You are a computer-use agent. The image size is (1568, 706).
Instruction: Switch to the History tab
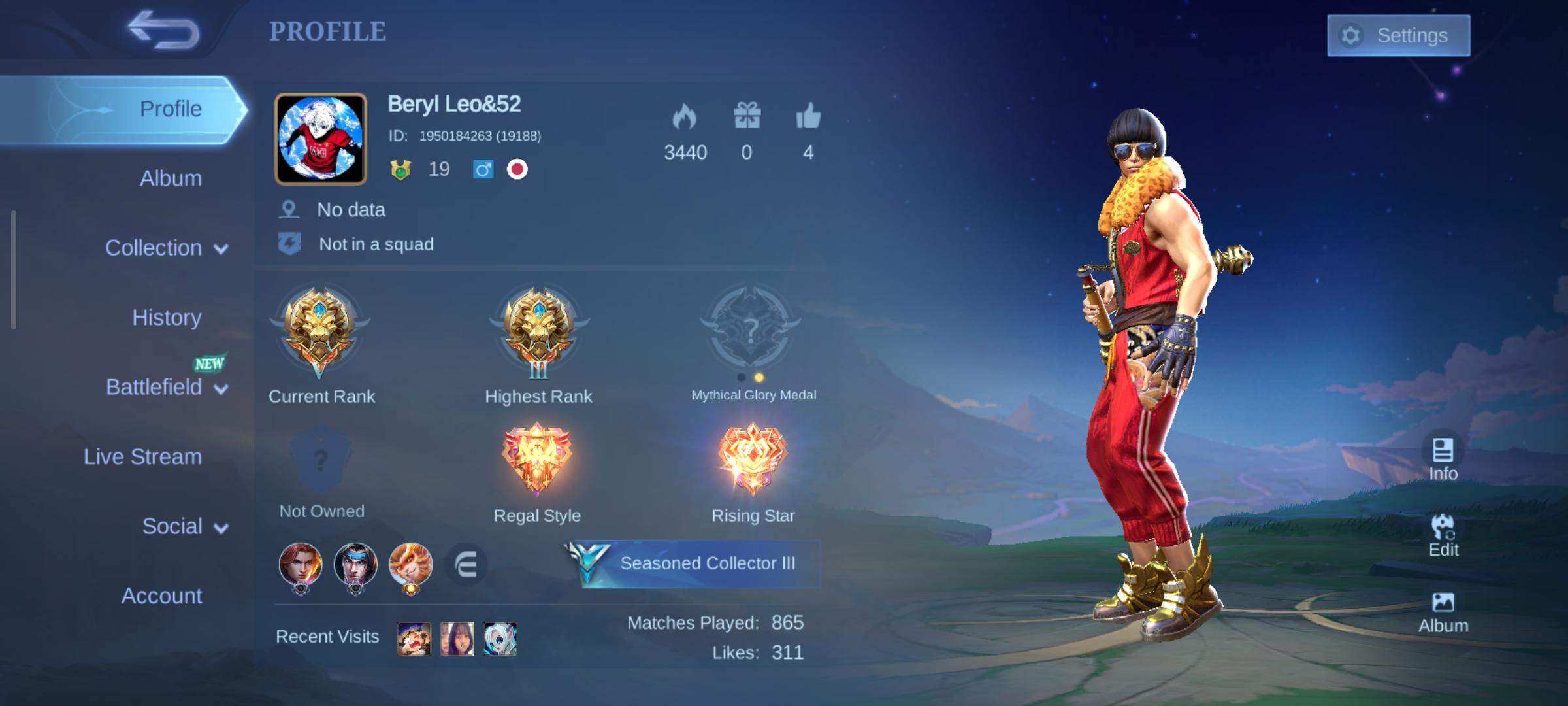pyautogui.click(x=166, y=318)
